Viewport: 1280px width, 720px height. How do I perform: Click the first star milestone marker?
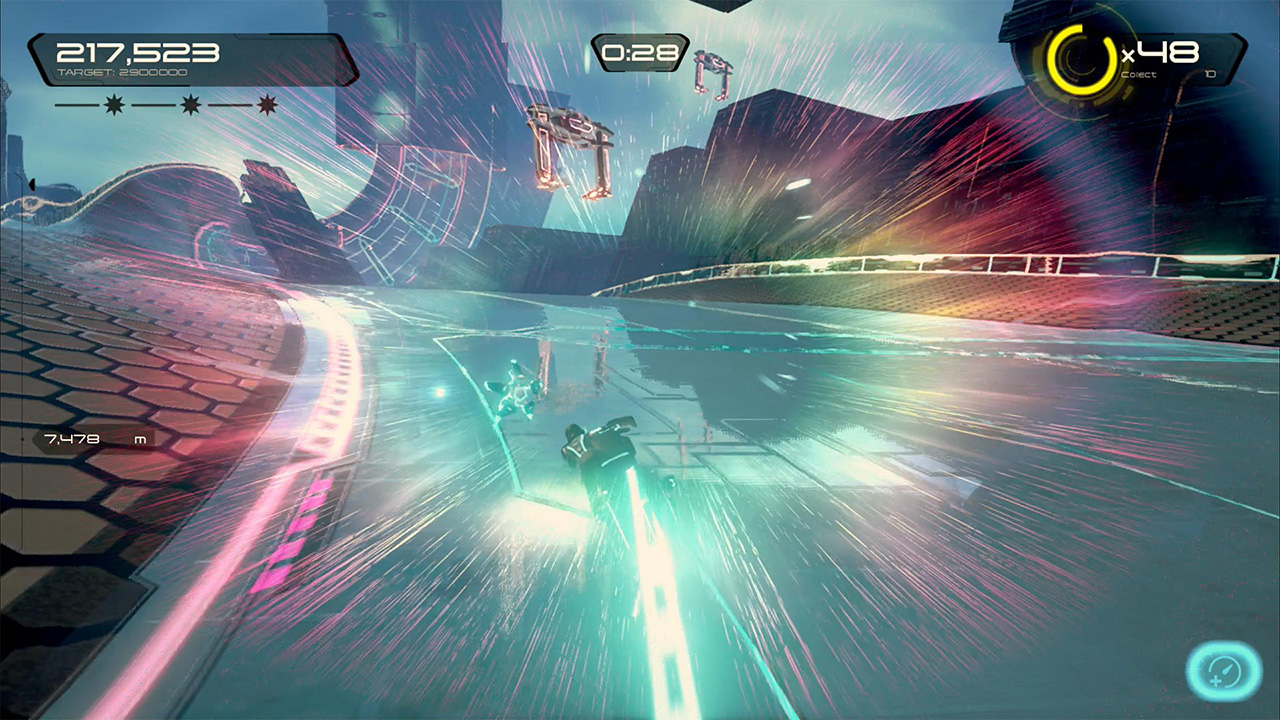coord(113,103)
